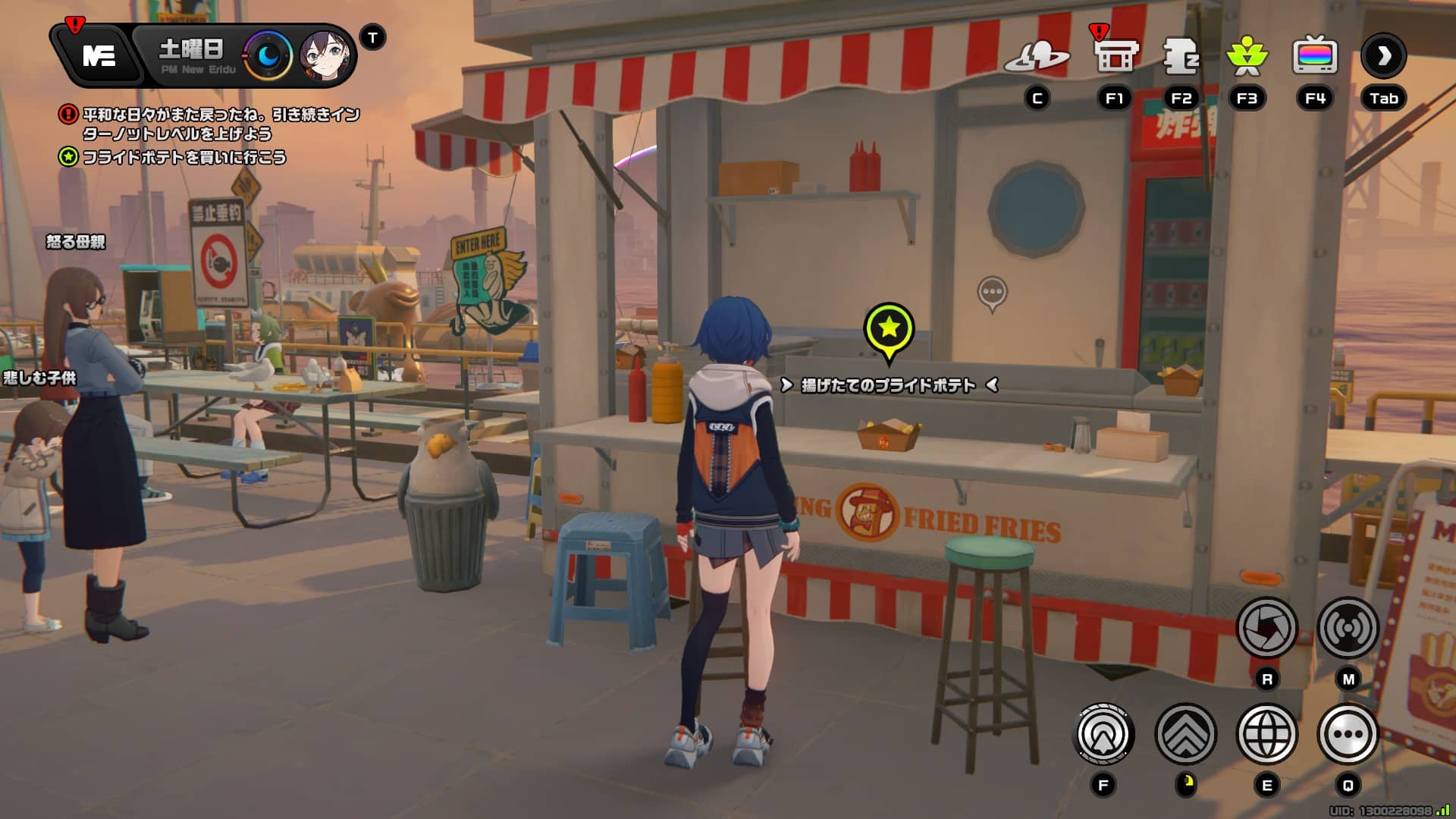This screenshot has height=819, width=1456.
Task: Interact with the fresh fried potato prompt
Action: [x=889, y=385]
